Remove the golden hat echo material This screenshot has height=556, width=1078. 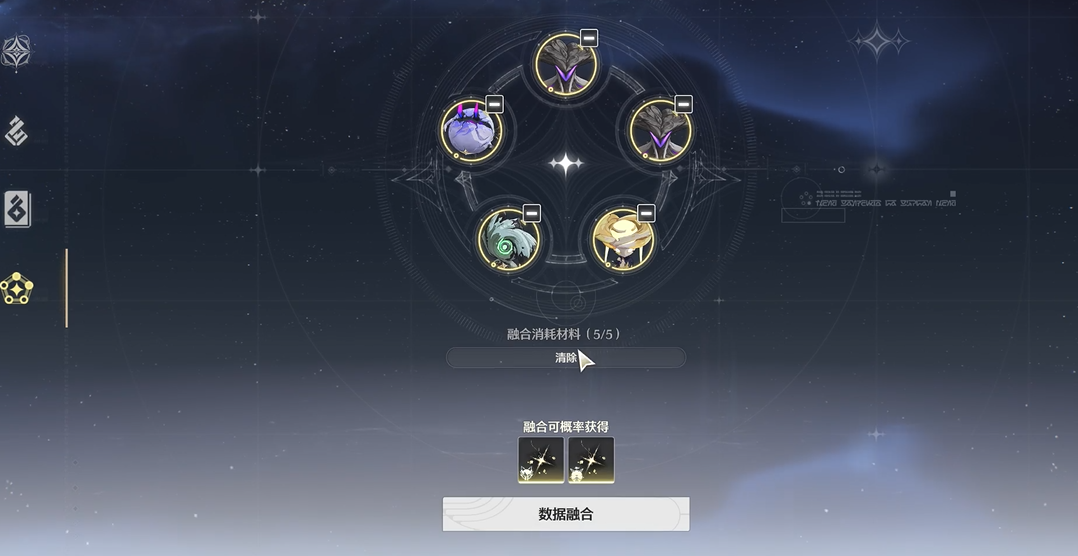646,212
